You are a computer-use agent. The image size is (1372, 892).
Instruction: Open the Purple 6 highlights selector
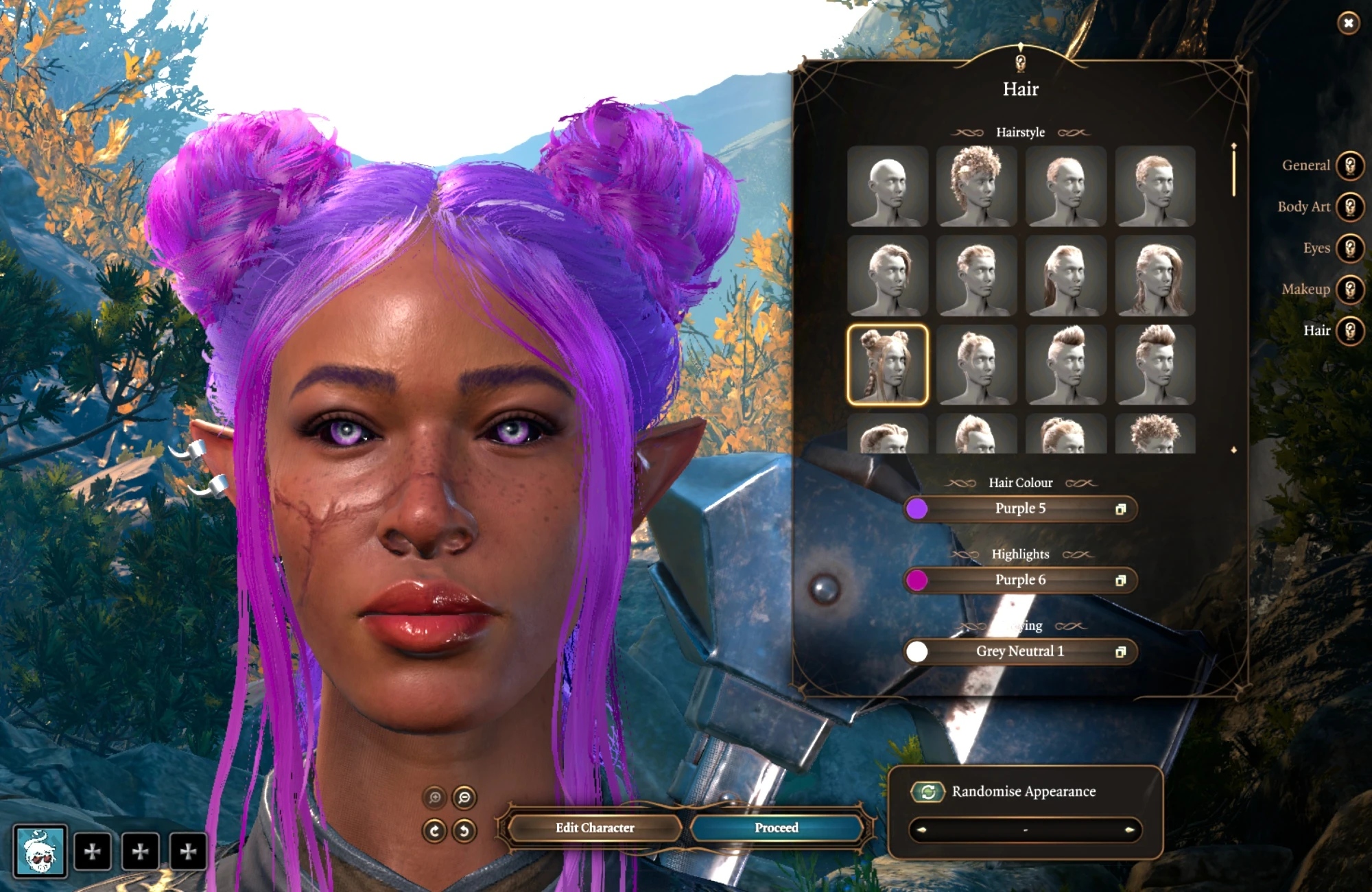(1020, 580)
